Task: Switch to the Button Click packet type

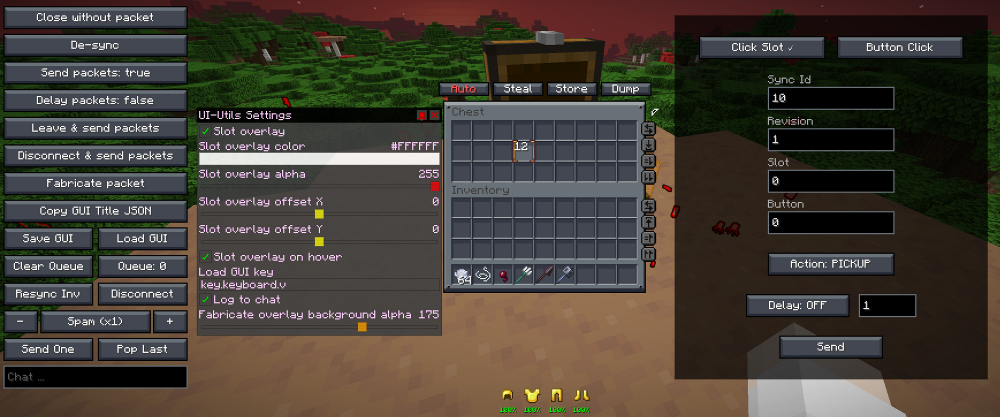Action: [899, 47]
